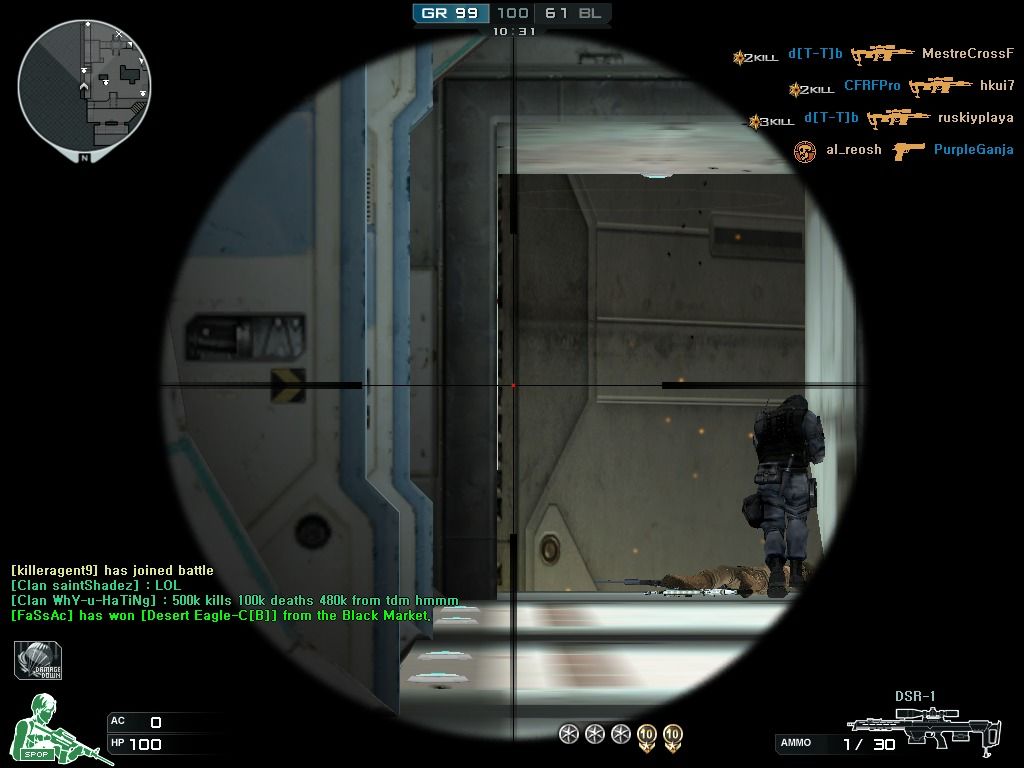This screenshot has height=768, width=1024.
Task: Click the ruskiyplaya kill feed entry
Action: coord(882,118)
